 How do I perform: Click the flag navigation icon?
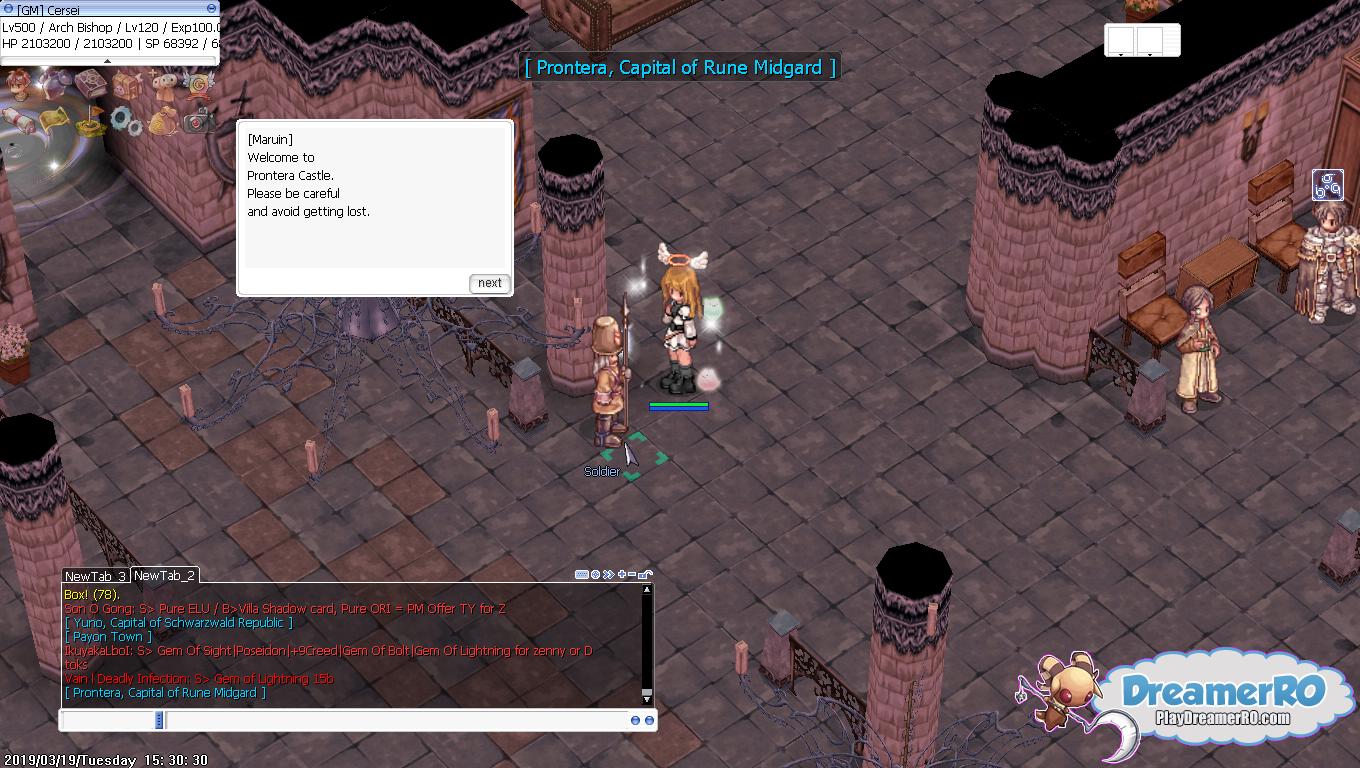(x=91, y=121)
